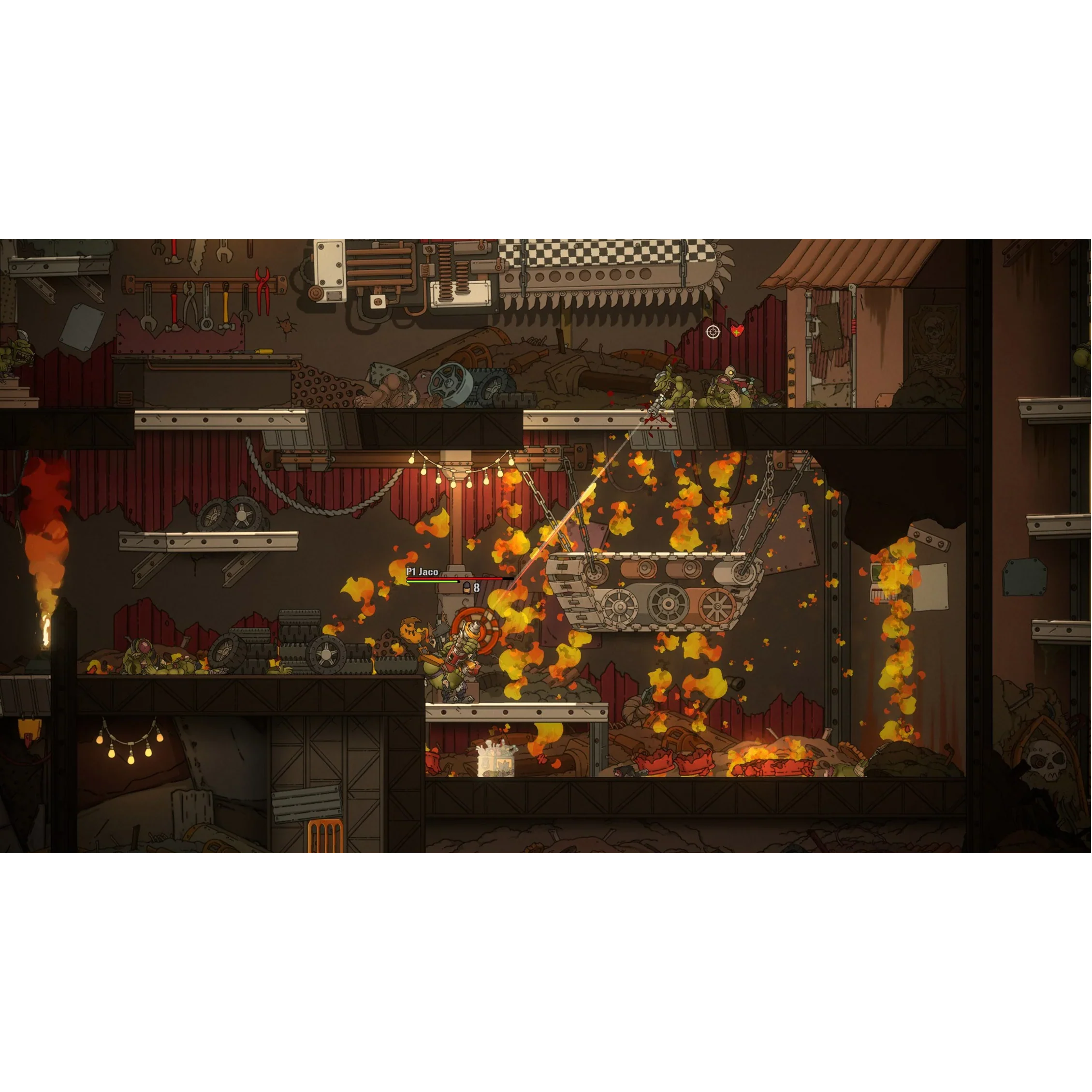
Task: Select the heart health pickup near the crosshair
Action: (737, 331)
